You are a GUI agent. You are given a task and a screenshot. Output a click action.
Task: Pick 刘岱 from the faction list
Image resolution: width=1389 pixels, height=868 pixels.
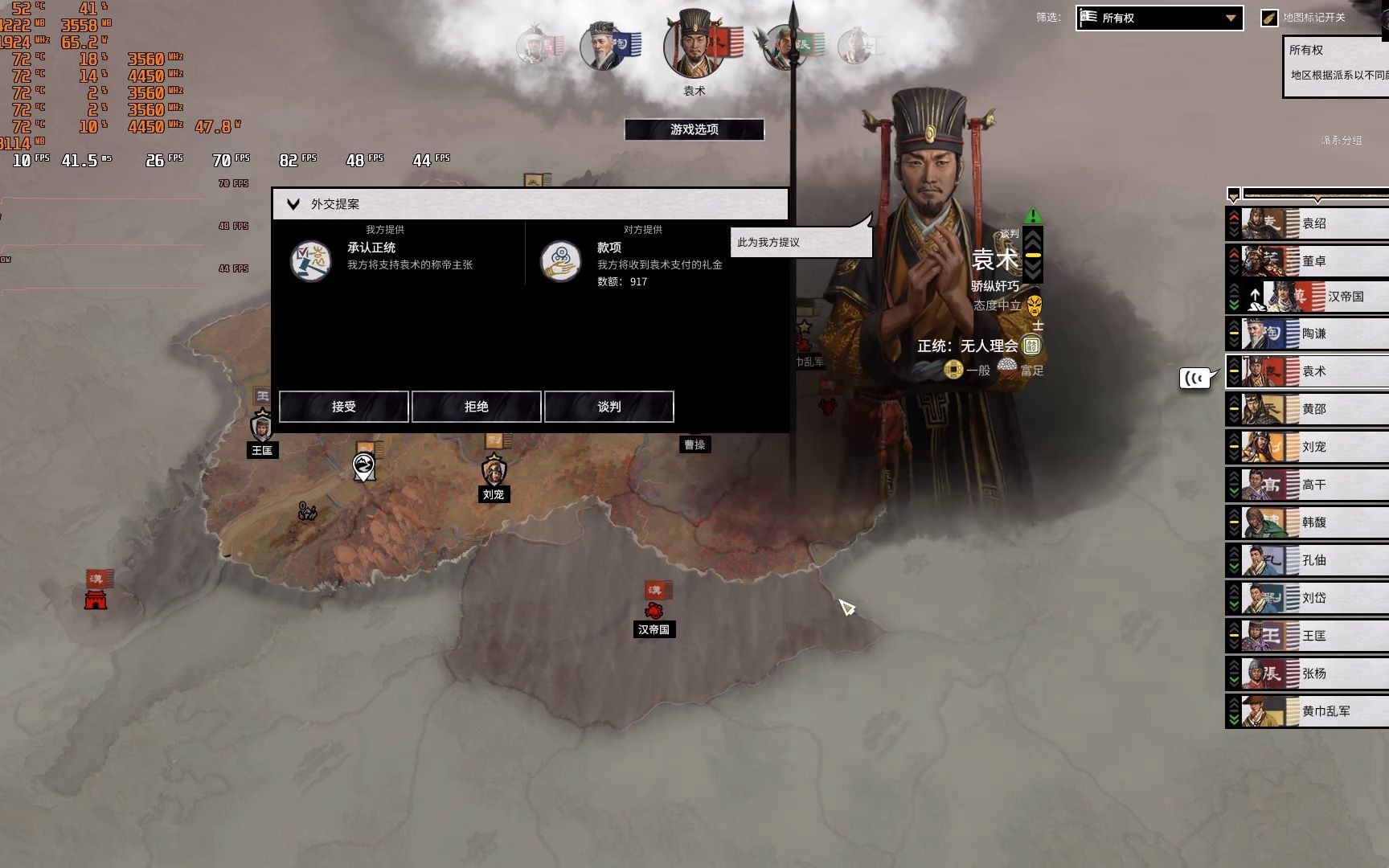click(x=1313, y=598)
